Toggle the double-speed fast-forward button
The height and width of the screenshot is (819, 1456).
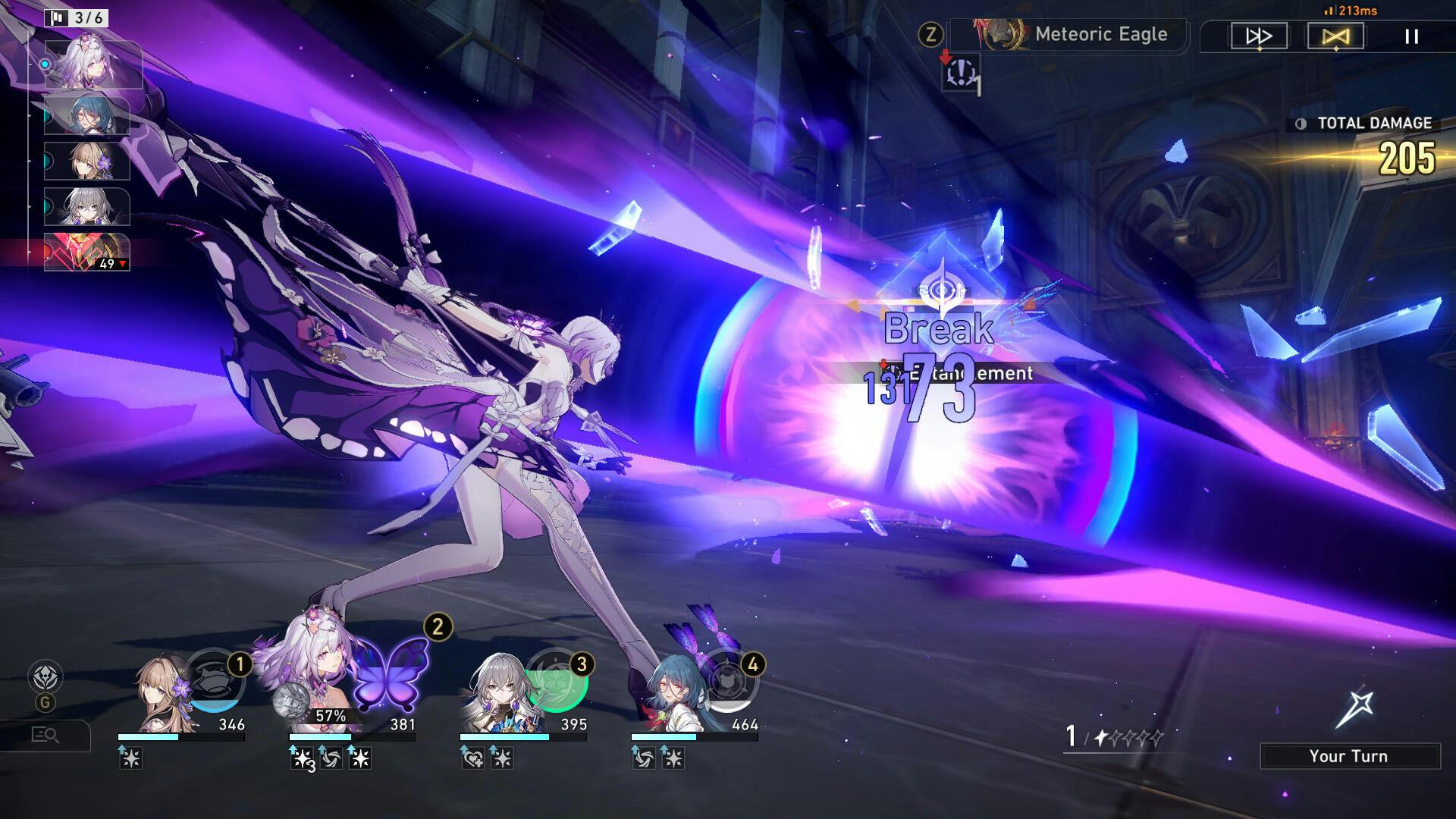coord(1259,36)
